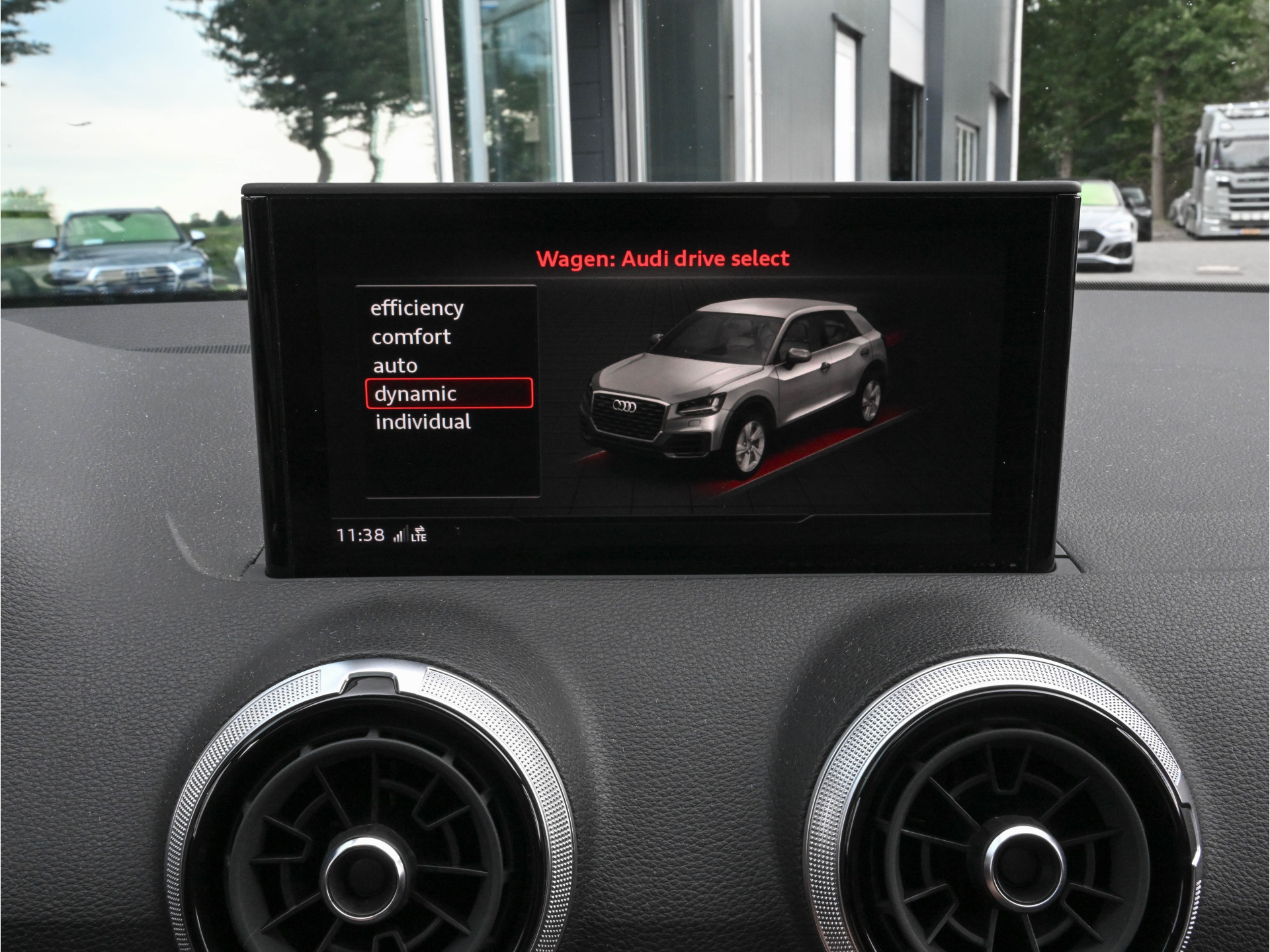1270x952 pixels.
Task: Tap the LTE label in the status bar
Action: (x=419, y=538)
